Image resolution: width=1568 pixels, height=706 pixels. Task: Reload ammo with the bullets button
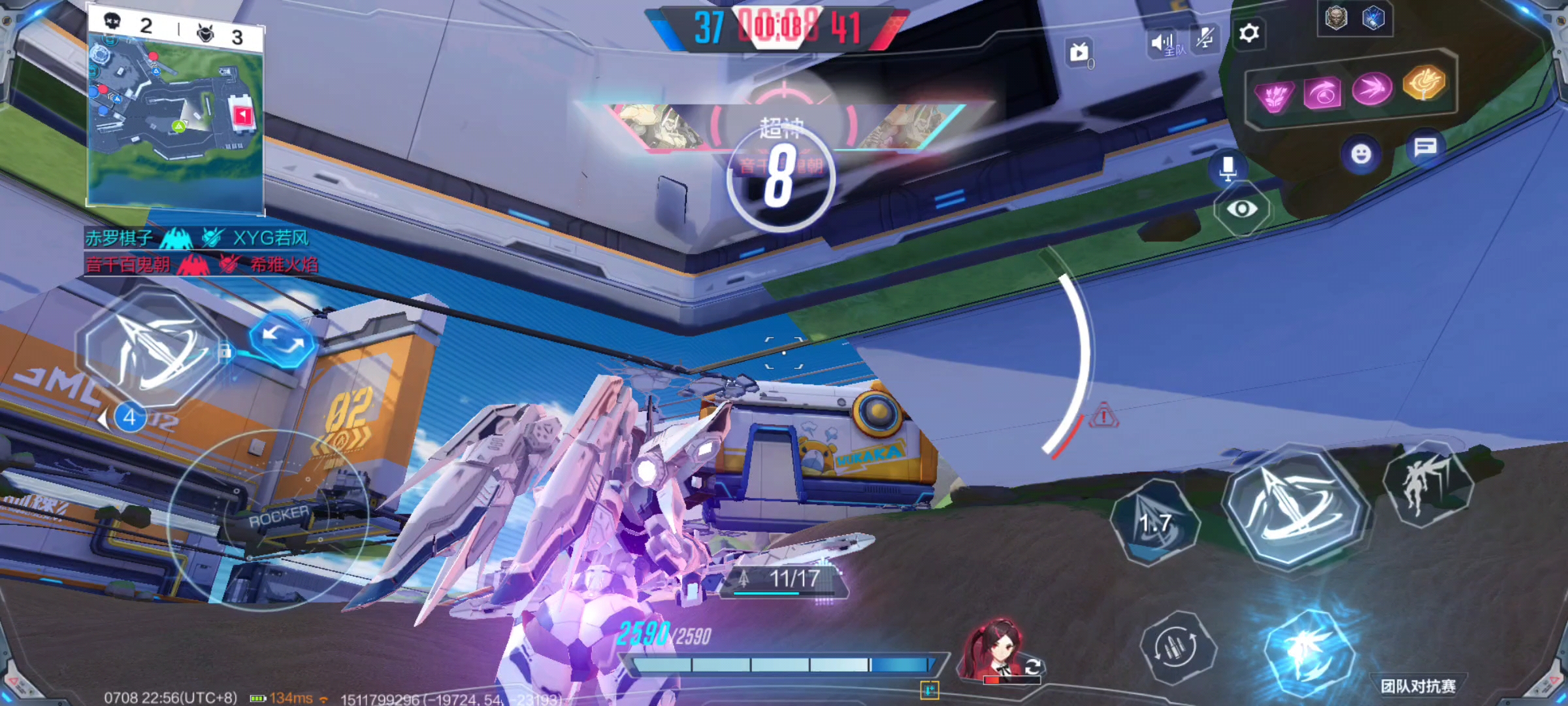[1177, 647]
